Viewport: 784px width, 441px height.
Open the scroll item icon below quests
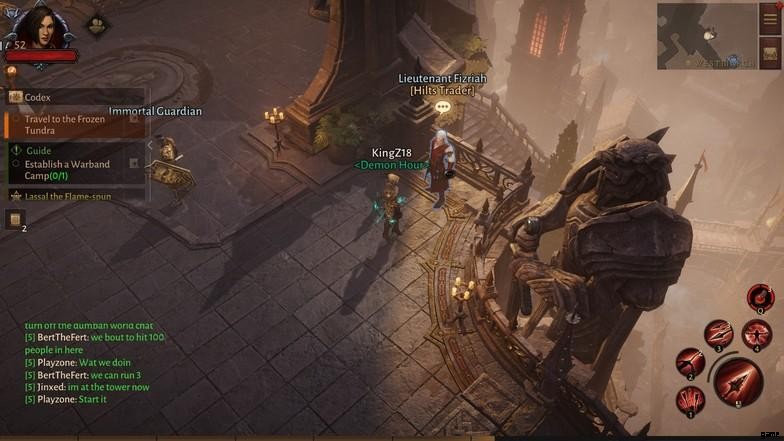pos(15,218)
